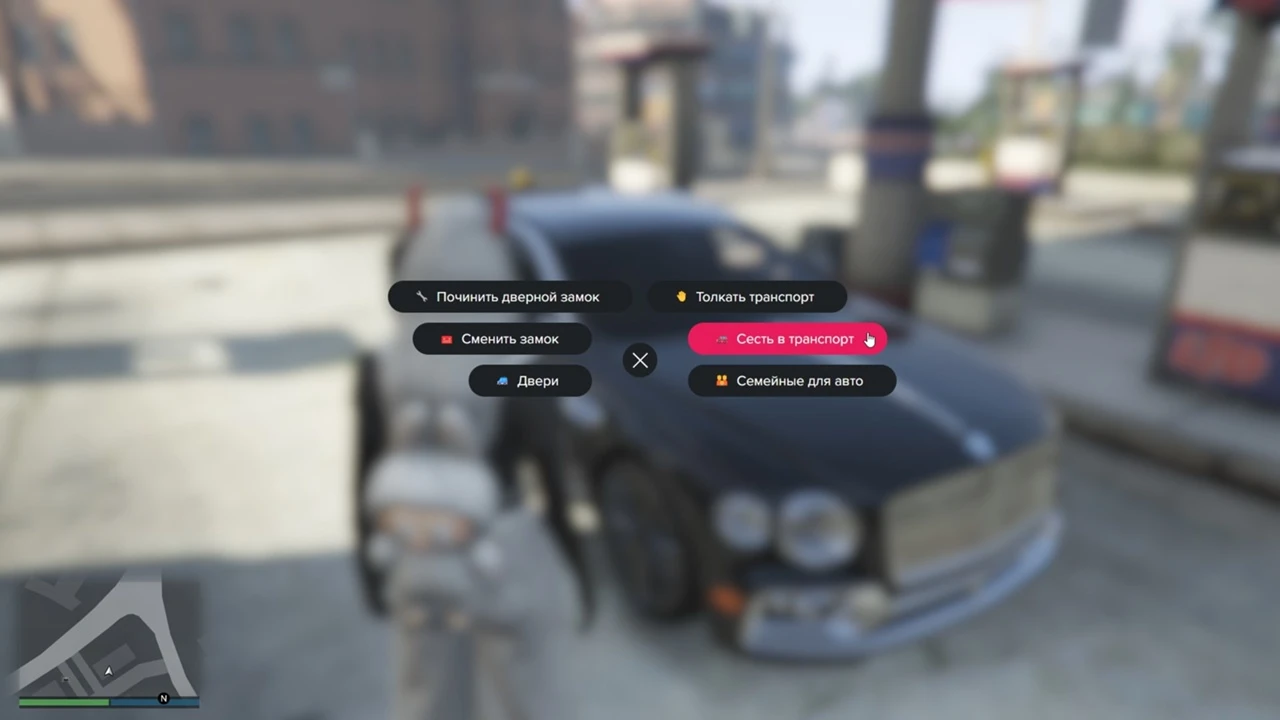Viewport: 1280px width, 720px height.
Task: Choose "Починить дверной замок" option
Action: [x=509, y=297]
